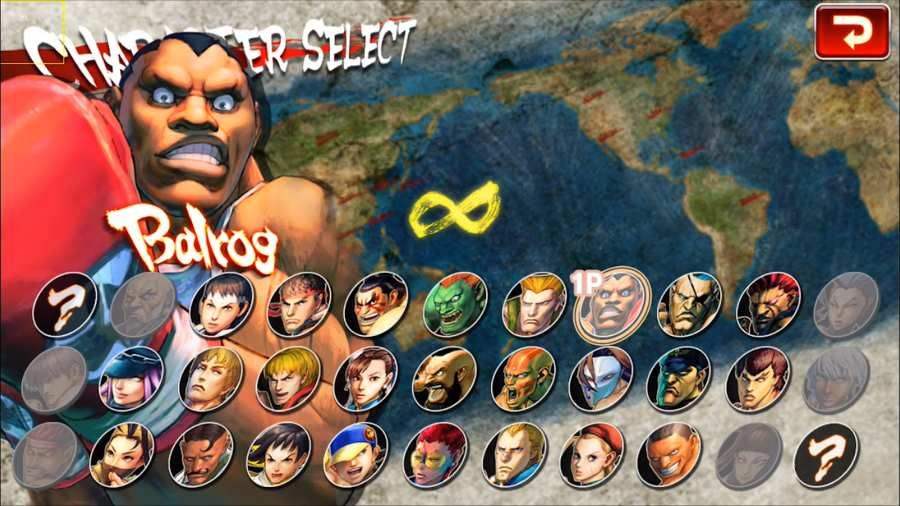This screenshot has width=900, height=506.
Task: Choose Chun-Li from the roster
Action: tap(365, 378)
